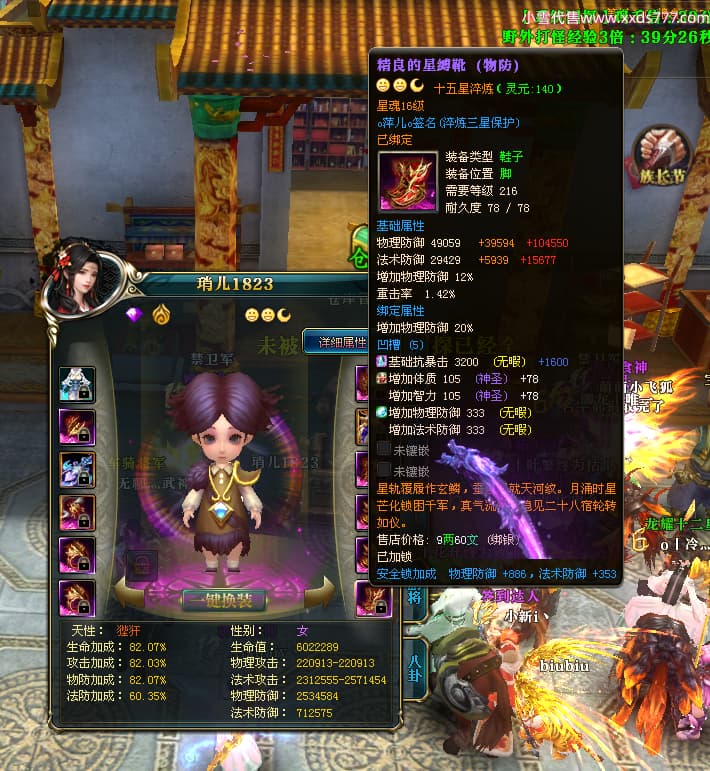
Task: Click the orange flame emblem icon
Action: point(161,314)
